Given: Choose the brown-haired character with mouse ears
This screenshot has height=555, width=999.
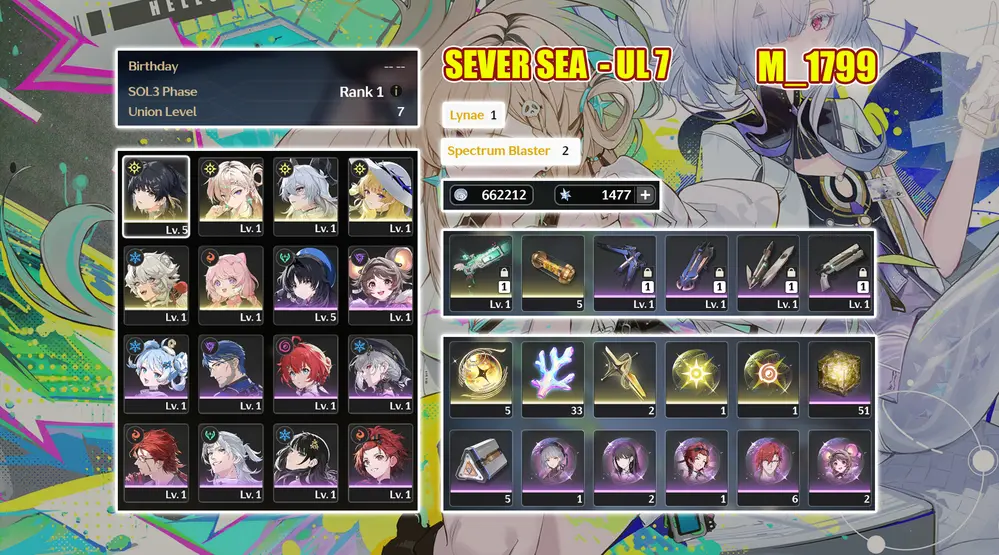Looking at the screenshot, I should pyautogui.click(x=380, y=285).
